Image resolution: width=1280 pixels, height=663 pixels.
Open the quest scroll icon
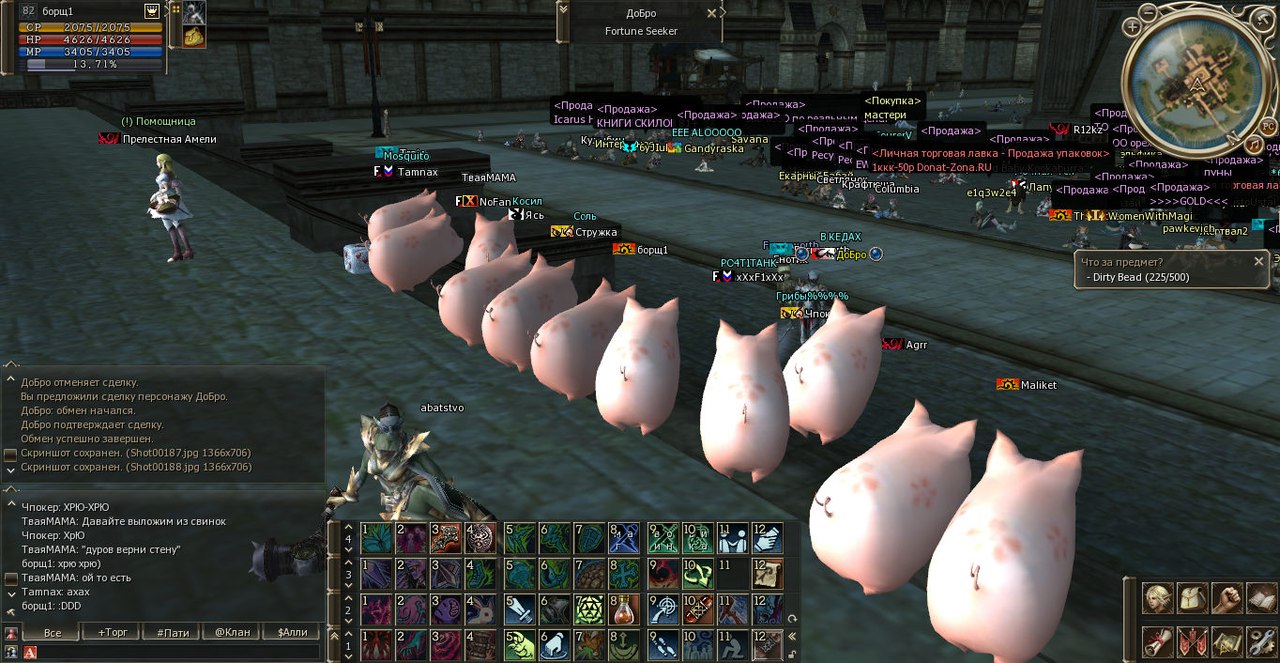(1158, 639)
